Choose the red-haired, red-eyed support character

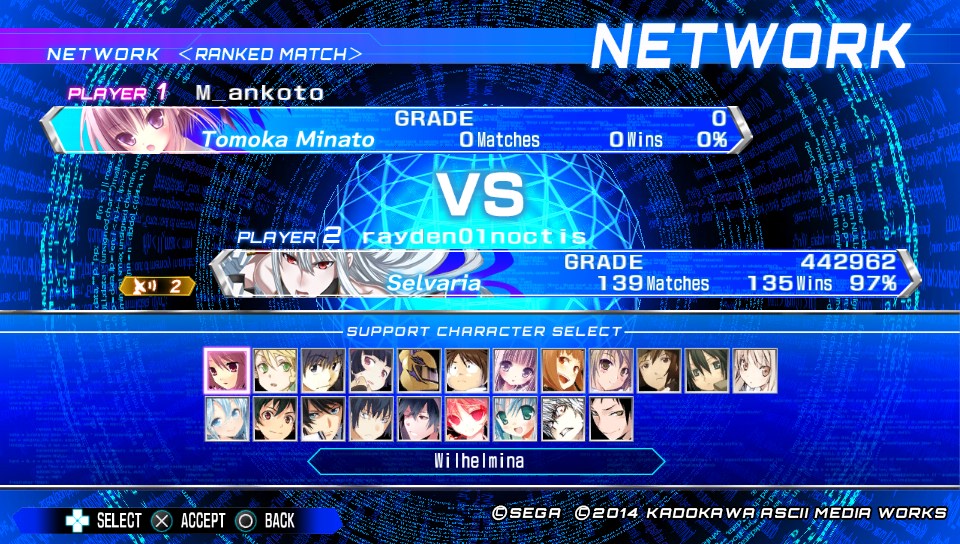(x=466, y=418)
